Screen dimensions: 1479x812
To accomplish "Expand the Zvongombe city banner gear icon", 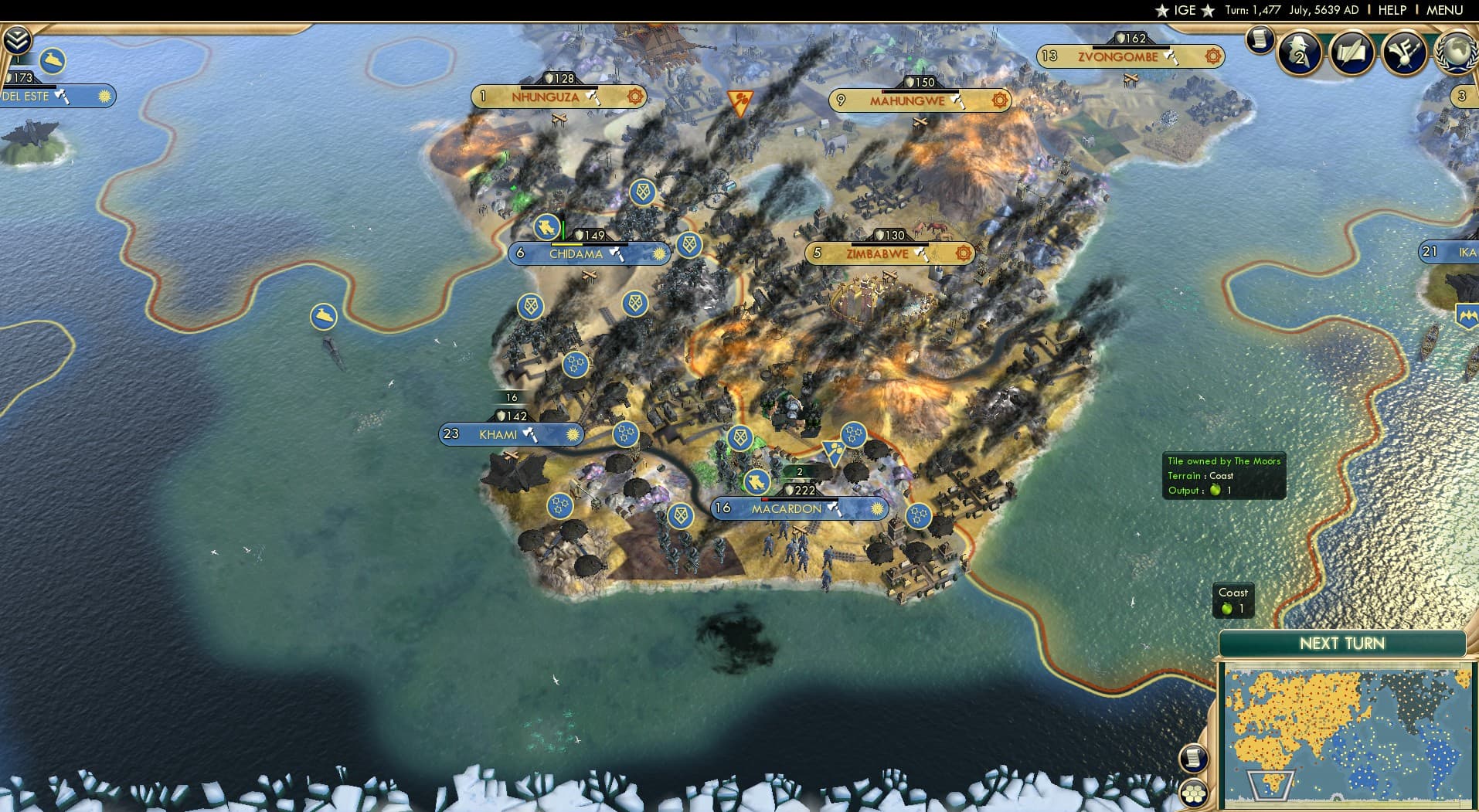I will [x=1212, y=56].
